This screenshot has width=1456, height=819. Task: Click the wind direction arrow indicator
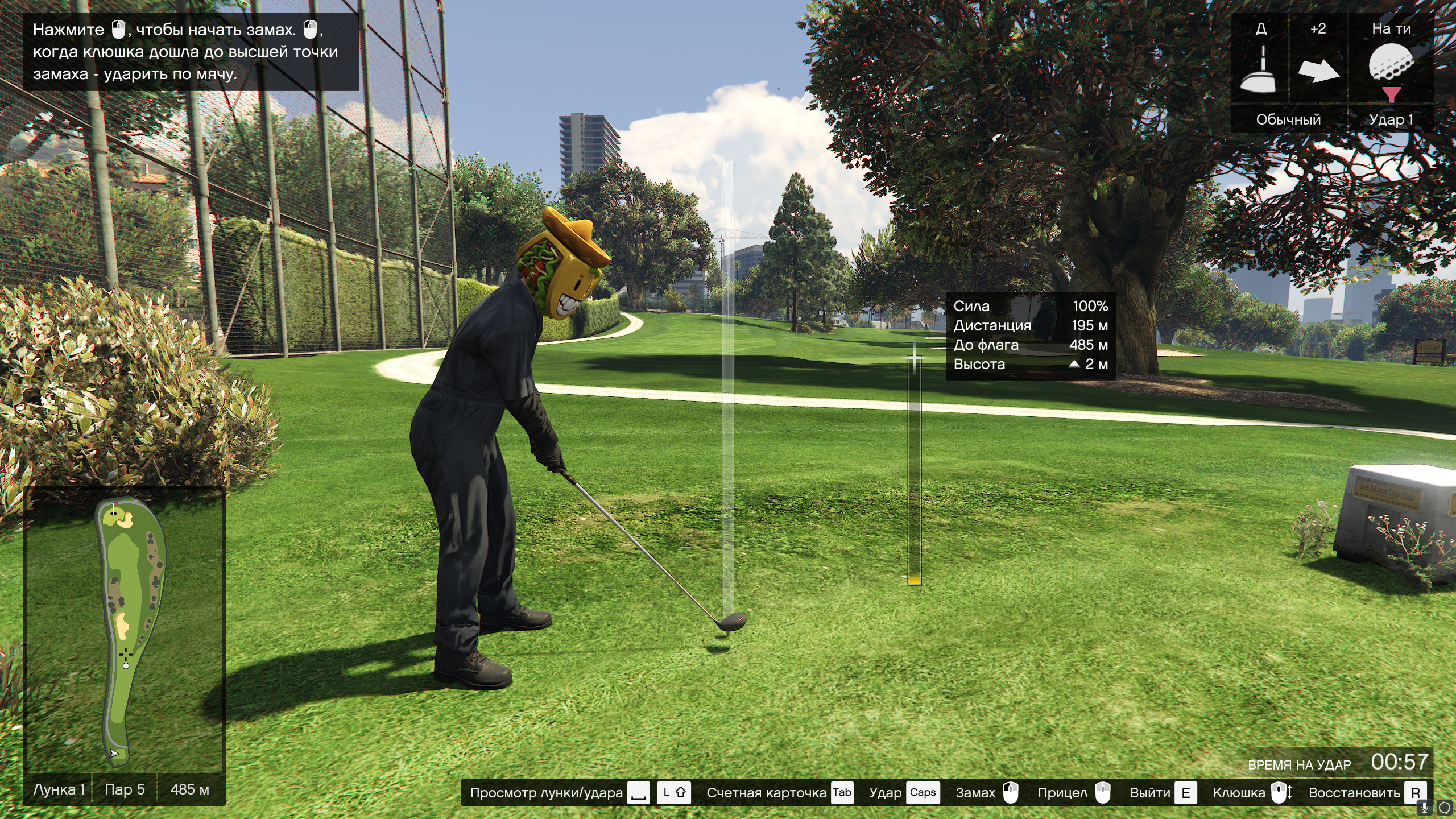point(1318,71)
